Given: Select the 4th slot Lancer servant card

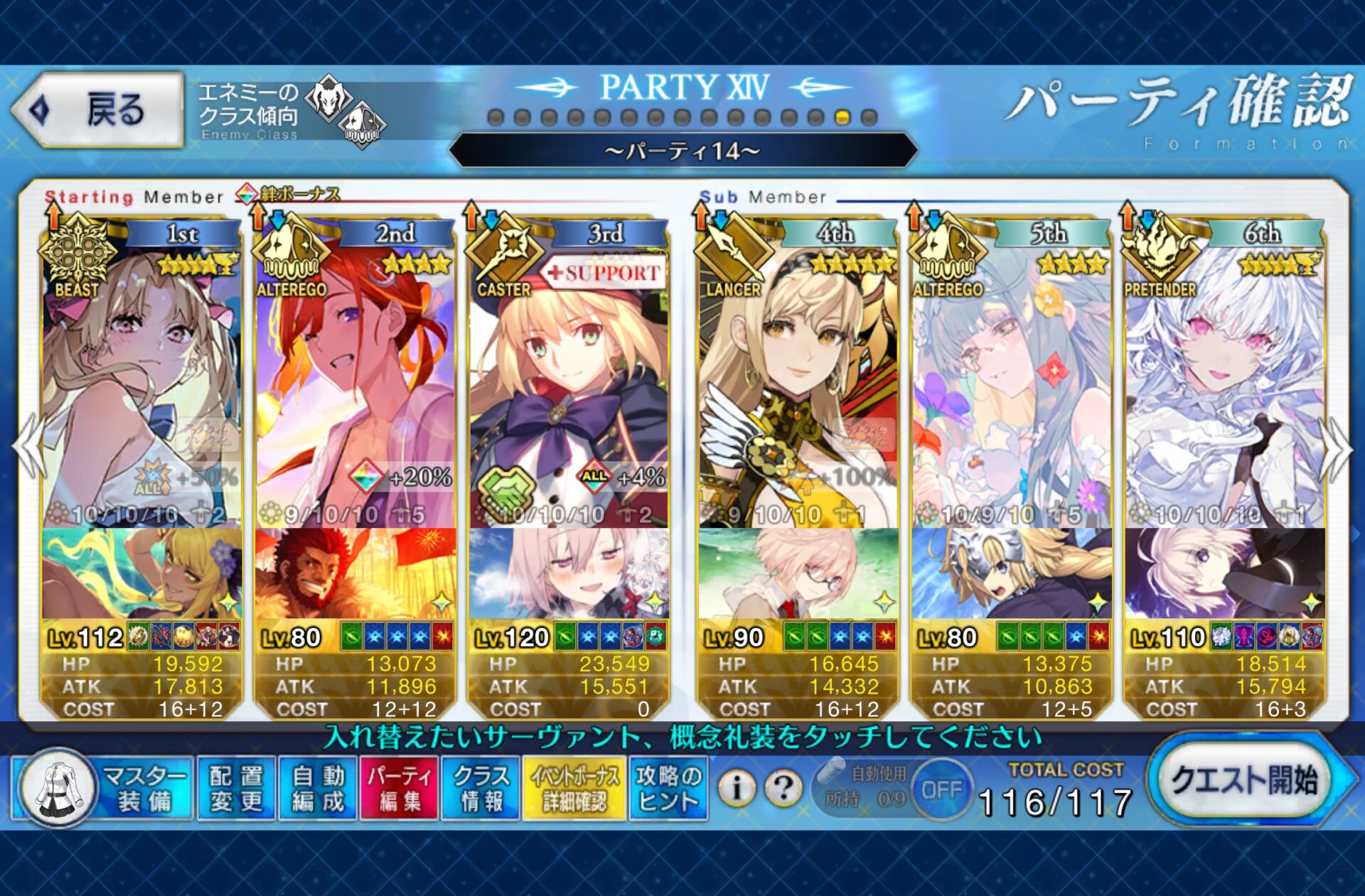Looking at the screenshot, I should point(797,384).
